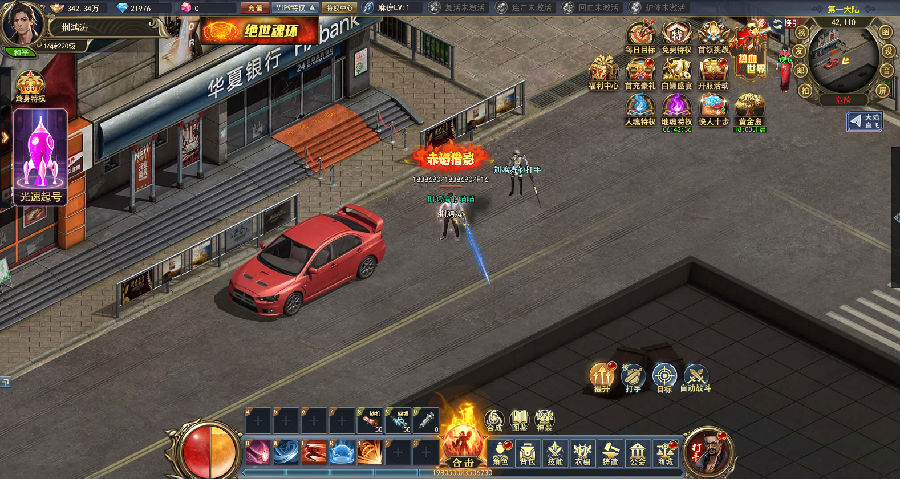Activate the 合击 combo attack orb

tap(462, 442)
